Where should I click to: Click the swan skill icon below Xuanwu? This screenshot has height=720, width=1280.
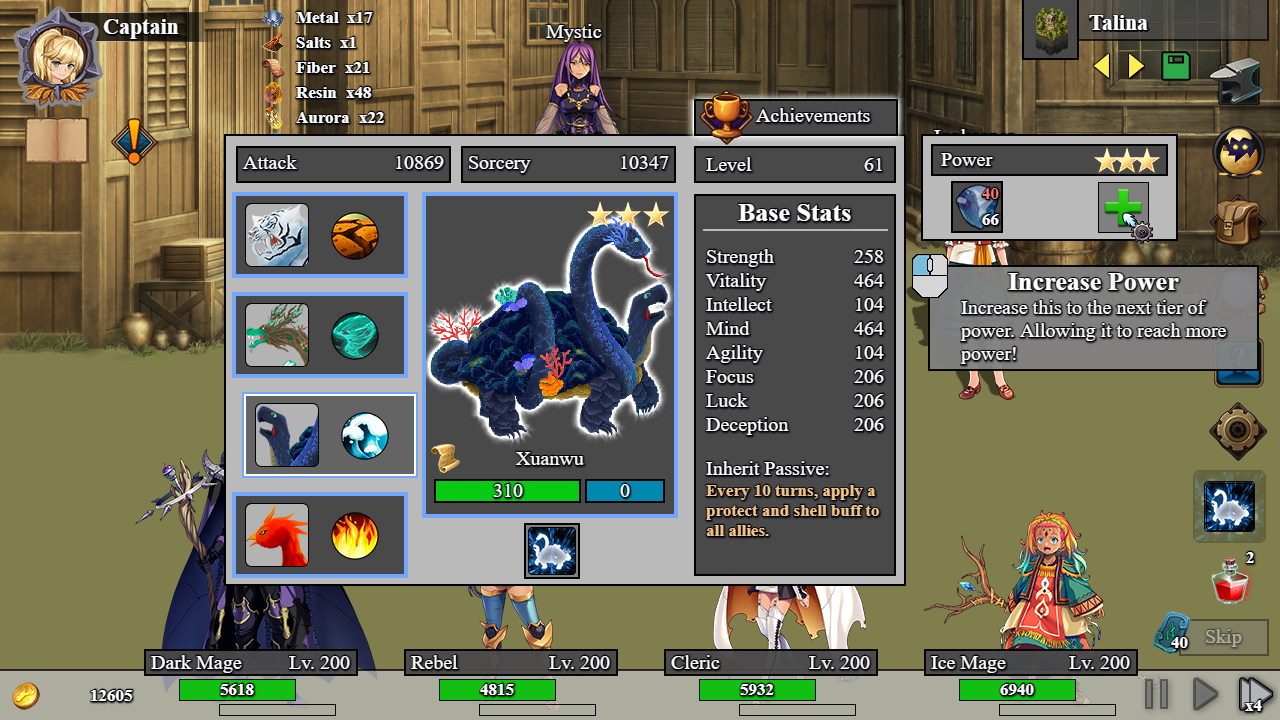(552, 551)
